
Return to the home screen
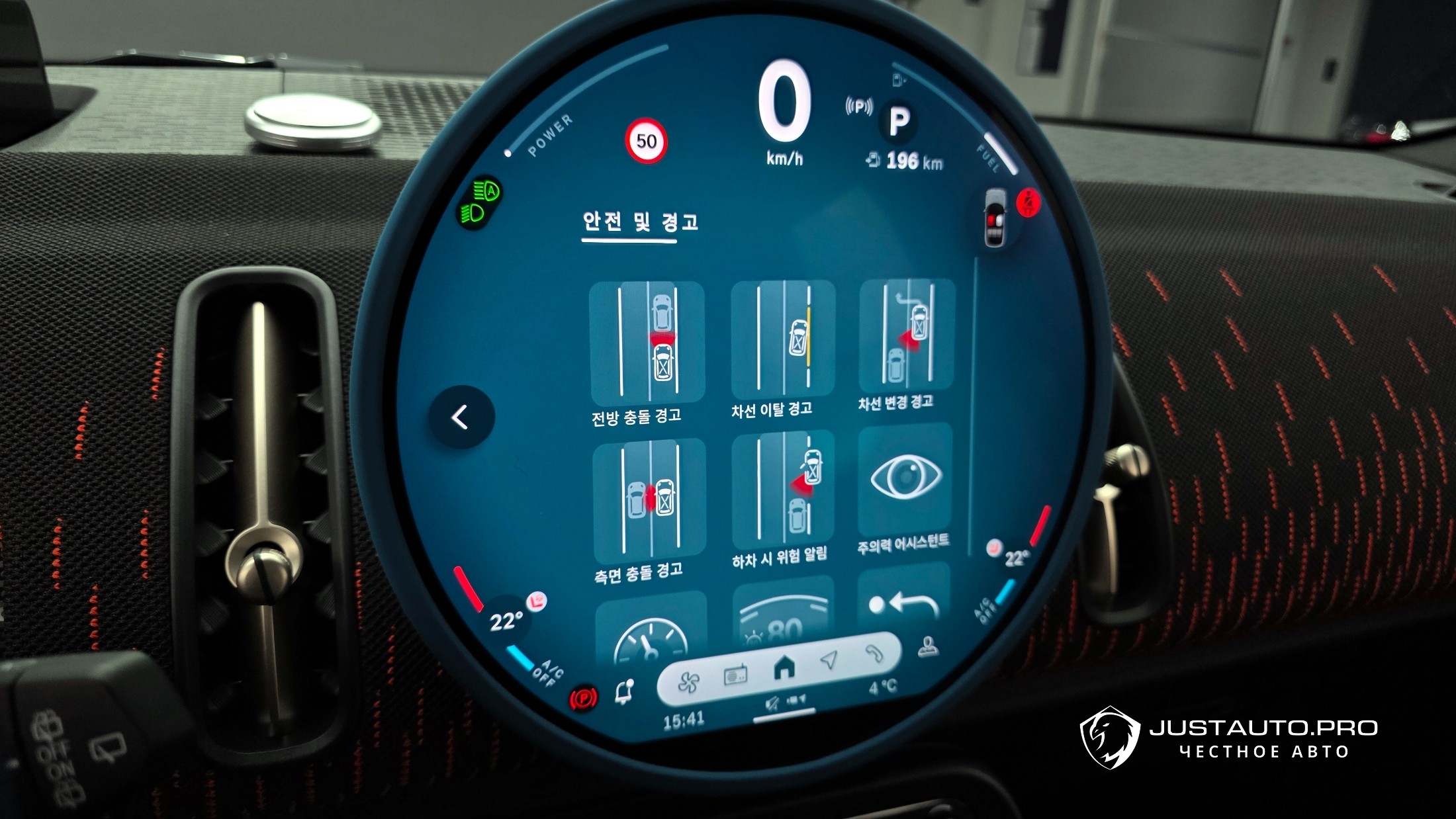(784, 668)
